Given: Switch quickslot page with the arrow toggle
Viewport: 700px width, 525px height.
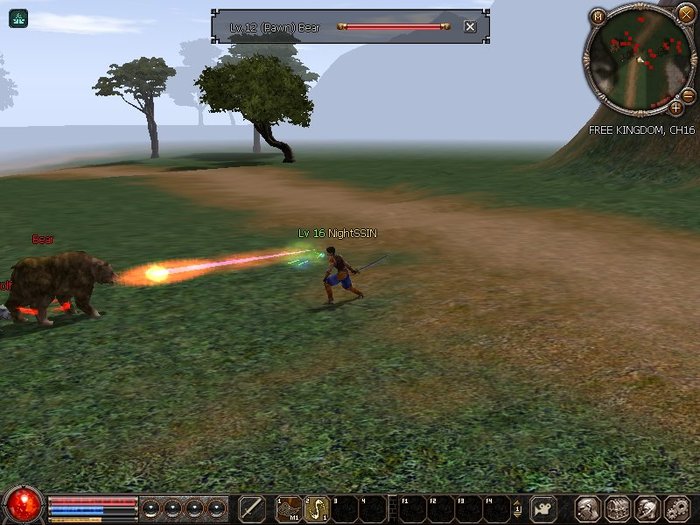Looking at the screenshot, I should point(517,508).
